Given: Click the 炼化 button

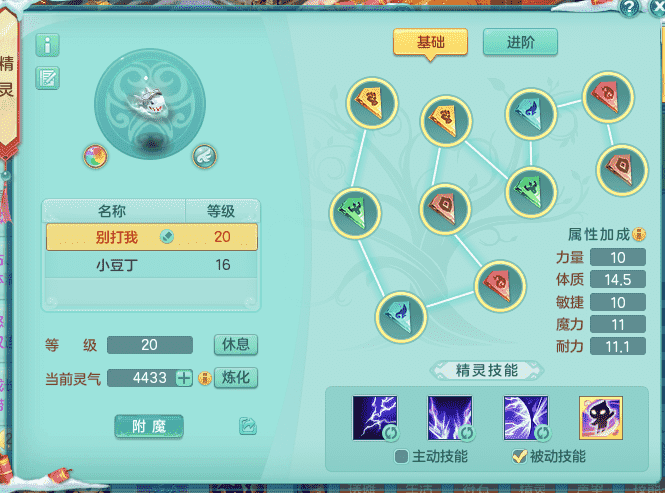Looking at the screenshot, I should [x=236, y=377].
